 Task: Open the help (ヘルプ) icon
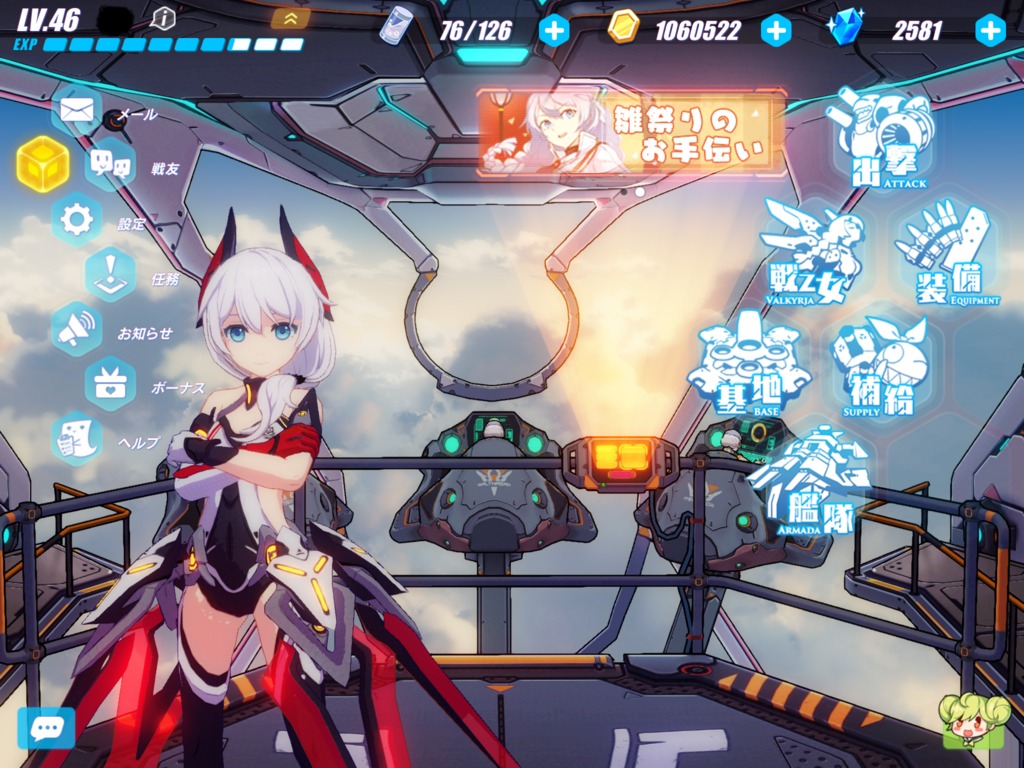pyautogui.click(x=77, y=439)
